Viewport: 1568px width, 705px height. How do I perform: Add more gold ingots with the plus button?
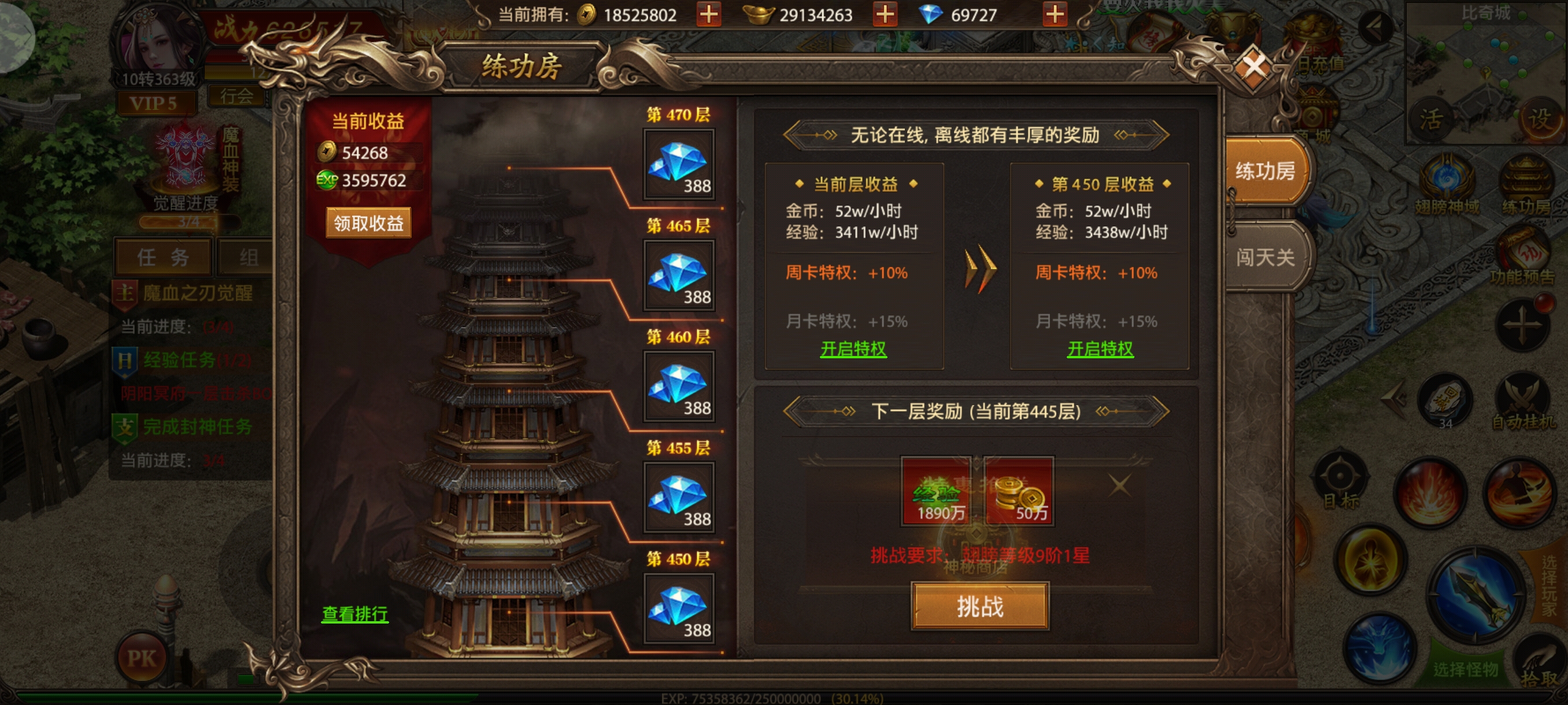point(885,14)
